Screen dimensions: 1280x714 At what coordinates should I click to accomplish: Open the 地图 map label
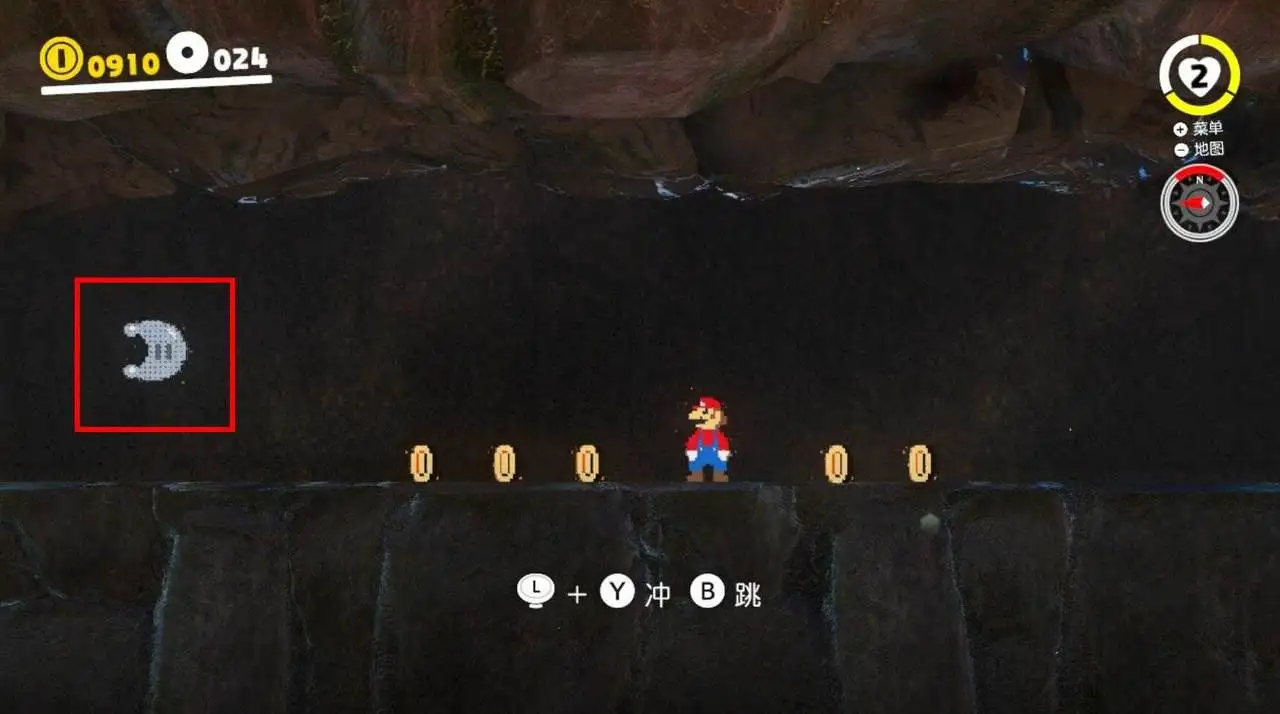[1207, 149]
